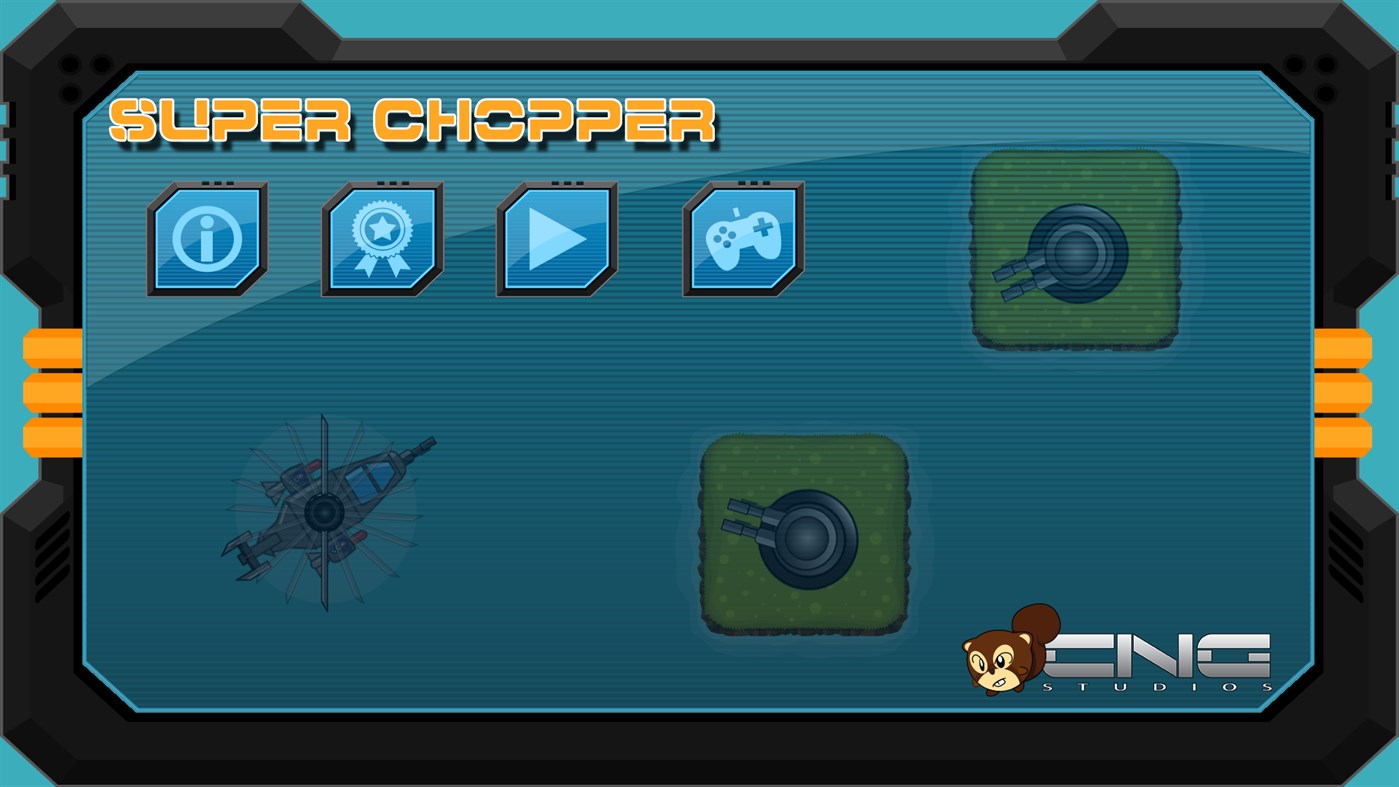Click the bottom orange tab on the right bezel
The height and width of the screenshot is (787, 1399).
(x=1345, y=440)
